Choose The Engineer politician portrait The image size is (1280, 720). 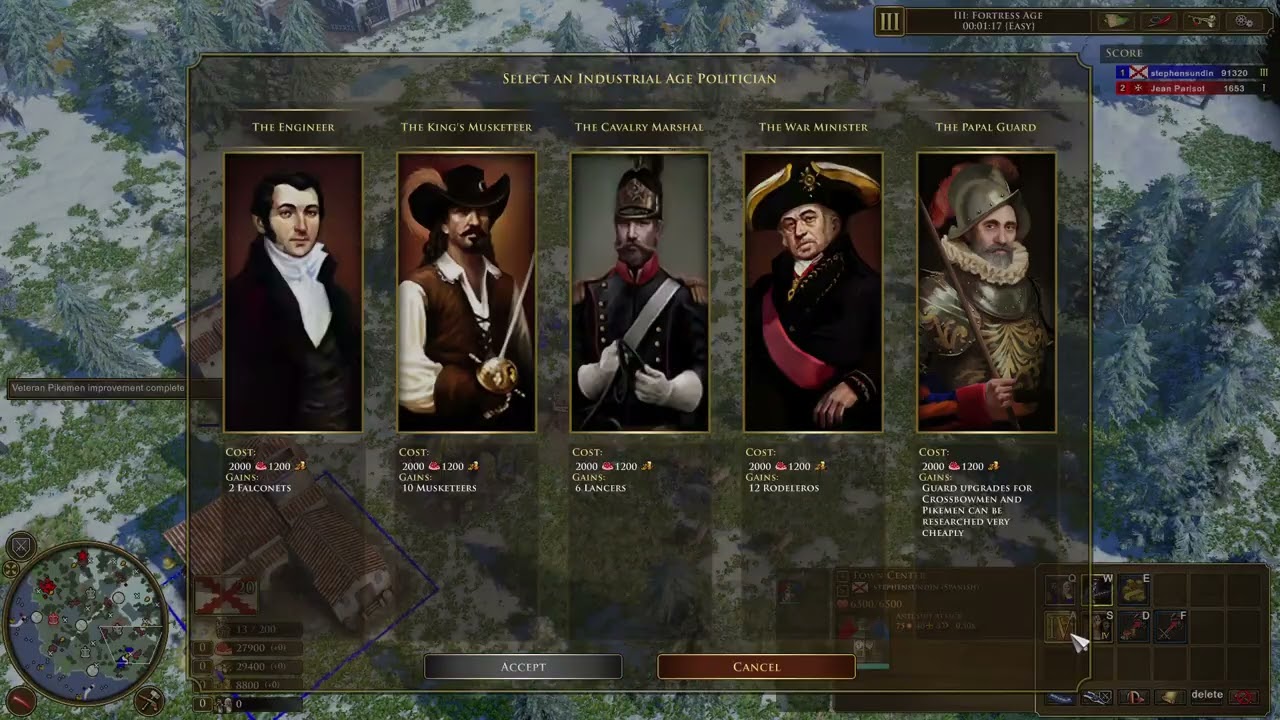293,292
